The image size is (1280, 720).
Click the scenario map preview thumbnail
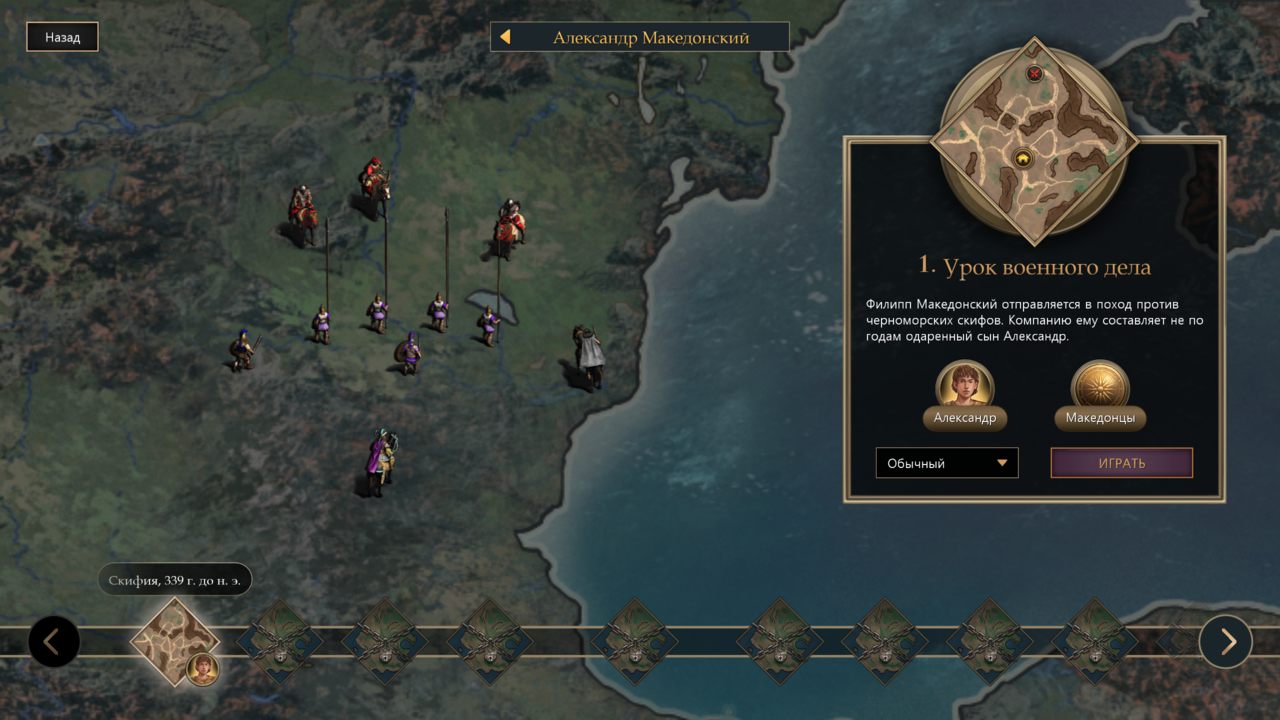tap(1034, 142)
